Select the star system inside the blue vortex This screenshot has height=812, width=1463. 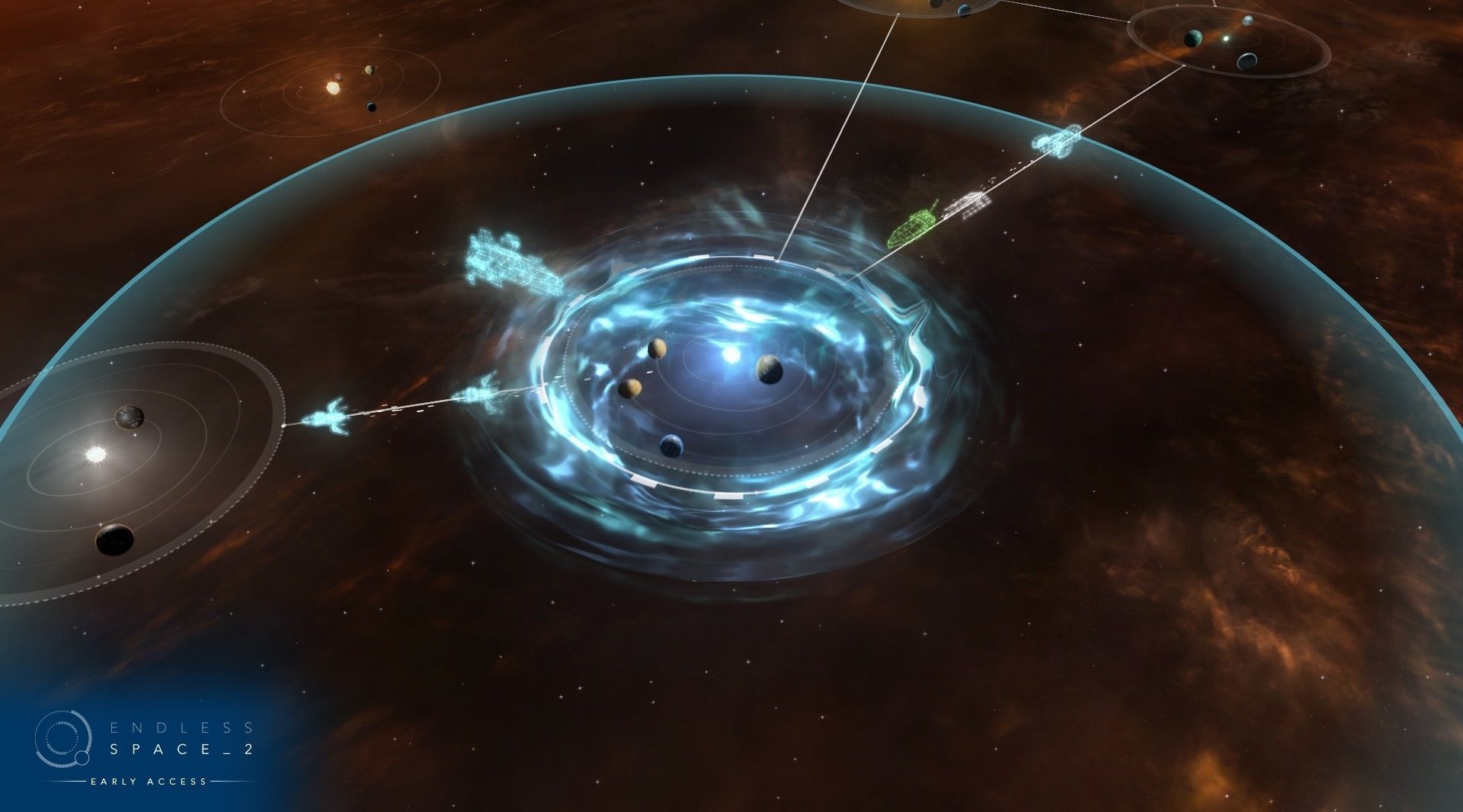pos(731,355)
